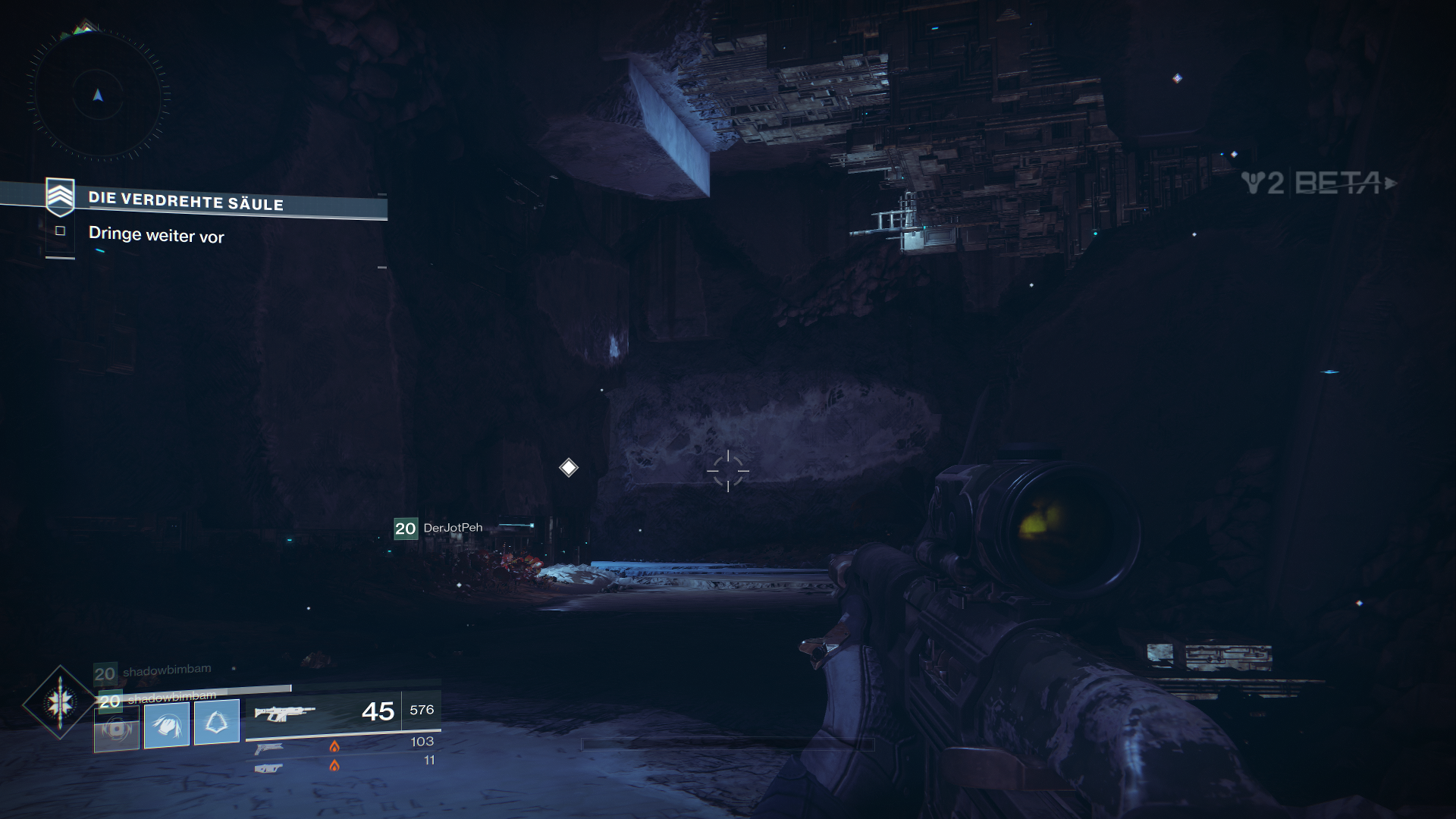Switch to the energy weapon with 103 ammo
This screenshot has width=1456, height=819.
(269, 748)
